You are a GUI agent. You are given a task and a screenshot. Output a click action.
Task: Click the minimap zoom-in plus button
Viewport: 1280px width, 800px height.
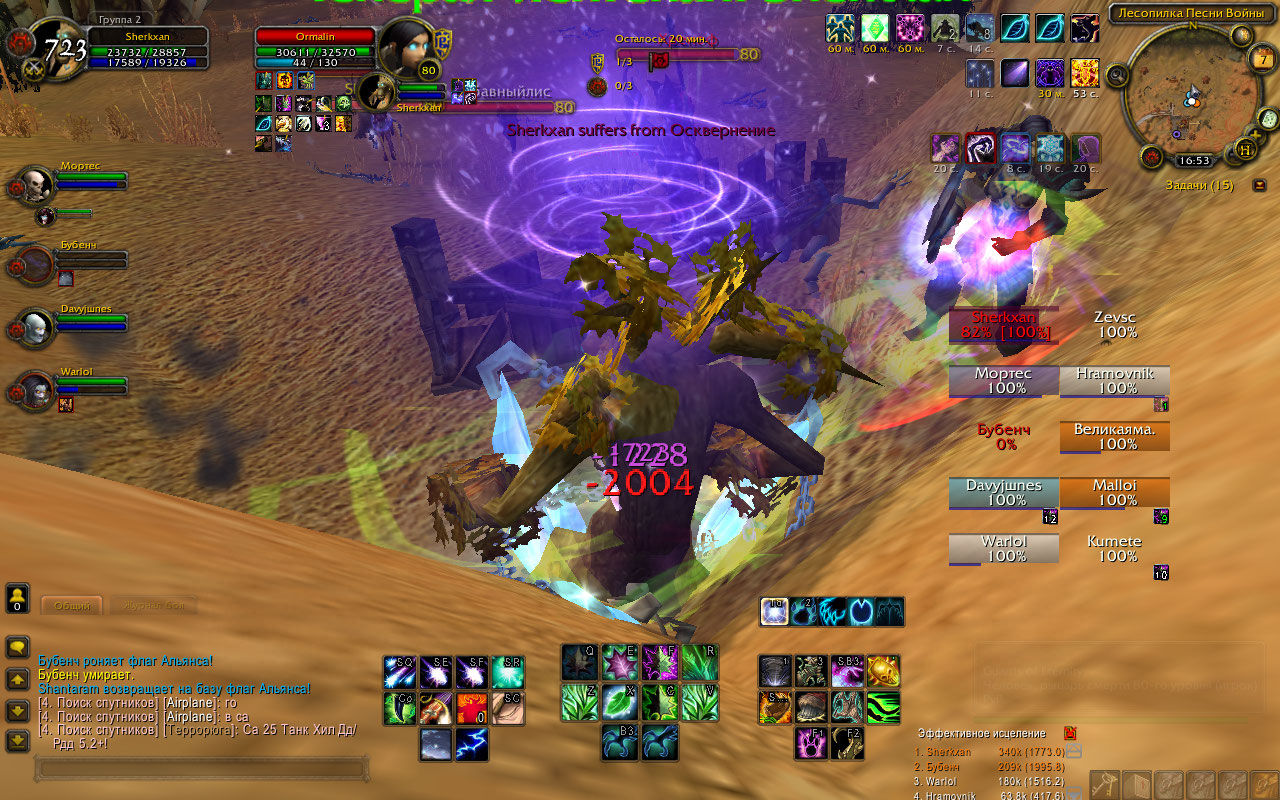point(1255,135)
